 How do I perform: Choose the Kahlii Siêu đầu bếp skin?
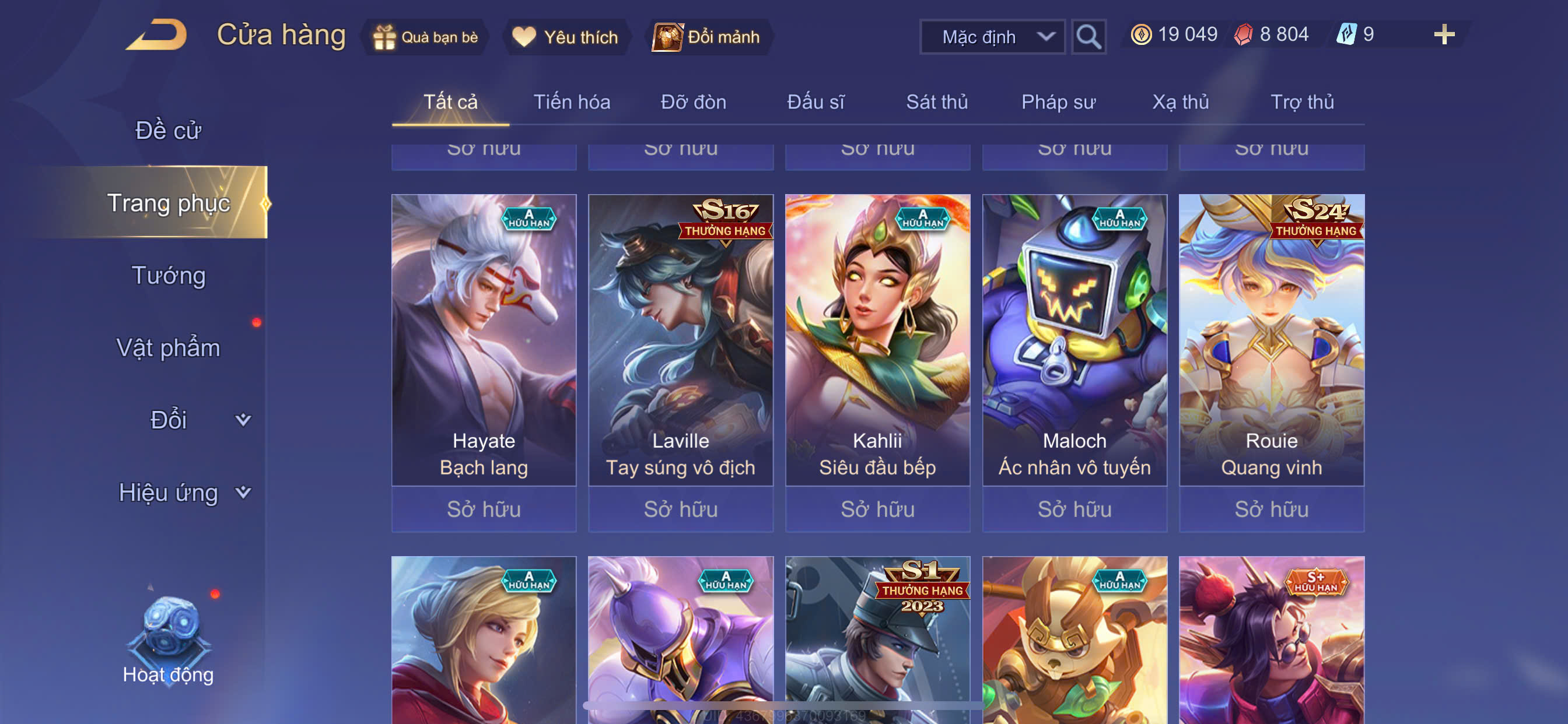[x=877, y=340]
